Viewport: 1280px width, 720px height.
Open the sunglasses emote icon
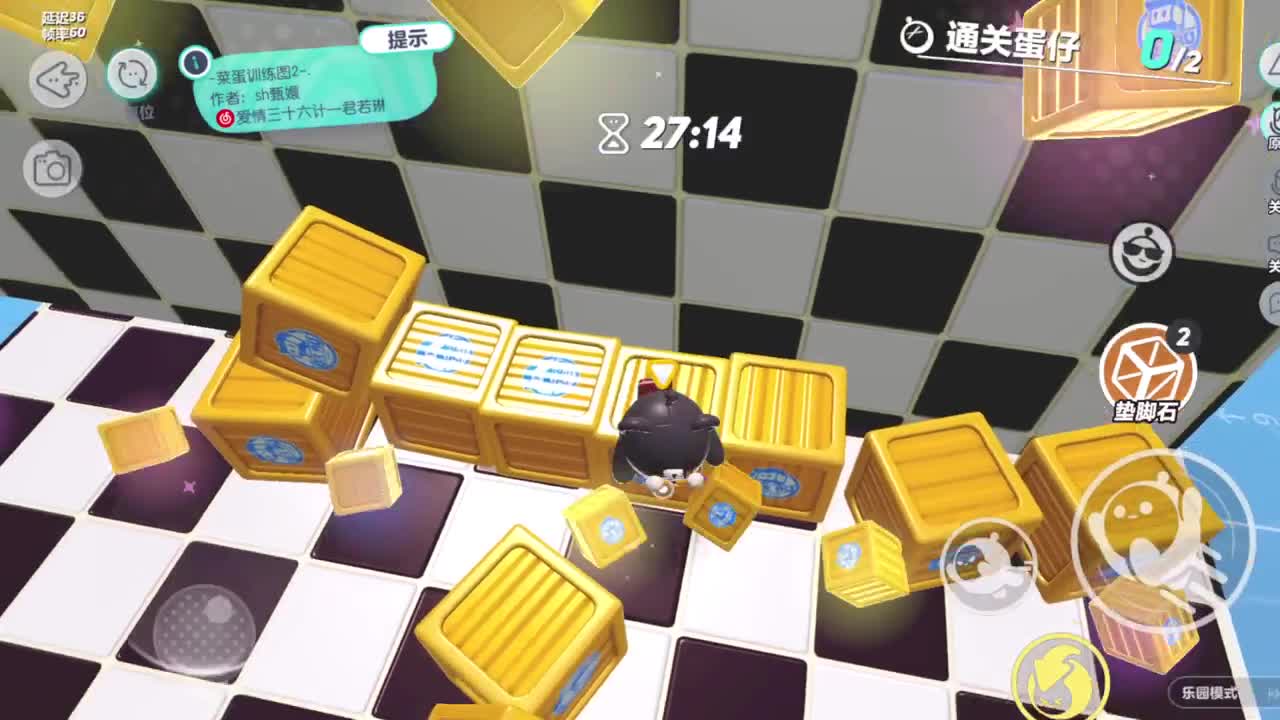click(1141, 253)
